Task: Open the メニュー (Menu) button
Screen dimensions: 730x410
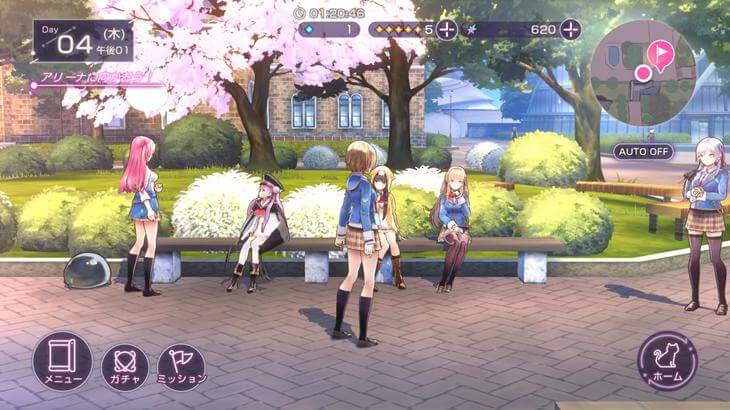Action: click(x=62, y=361)
